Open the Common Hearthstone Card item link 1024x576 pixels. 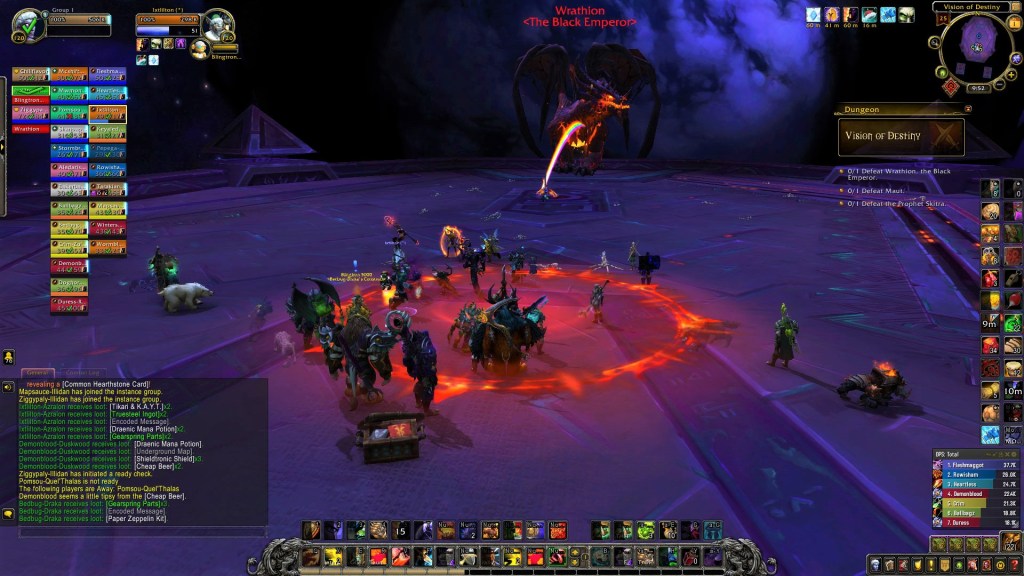click(108, 384)
